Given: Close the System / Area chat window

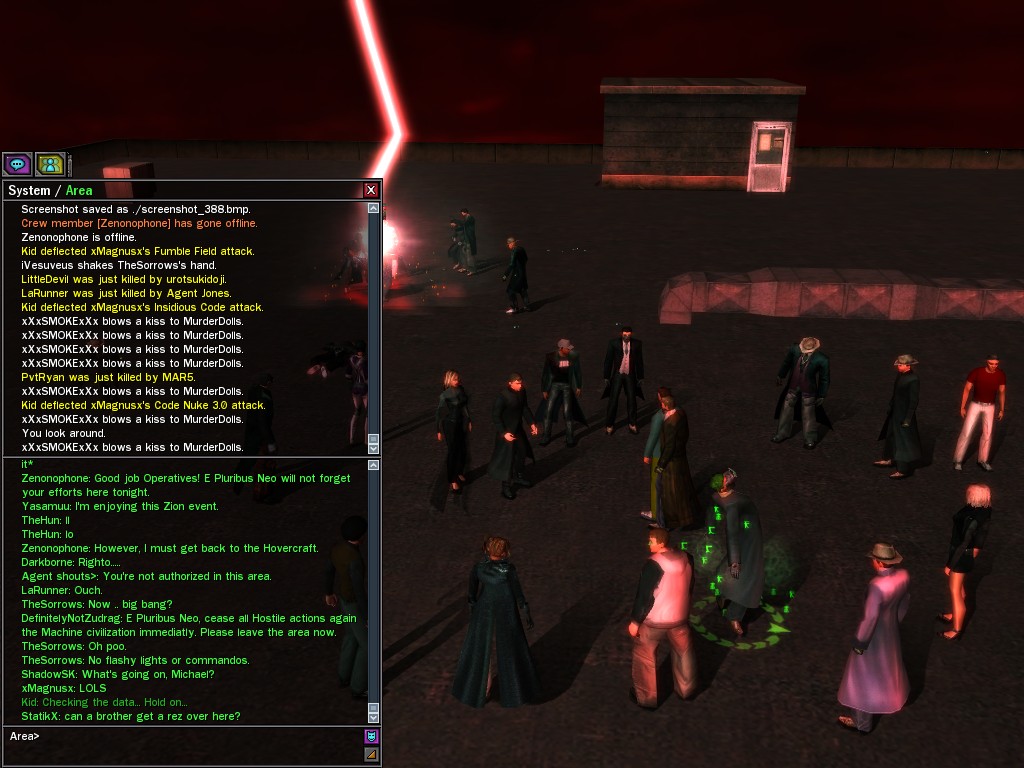Looking at the screenshot, I should pos(371,190).
